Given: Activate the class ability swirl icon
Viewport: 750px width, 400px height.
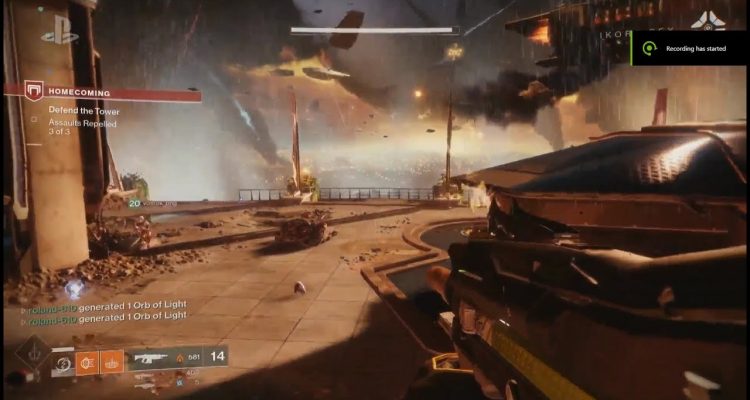Looking at the screenshot, I should pyautogui.click(x=63, y=364).
